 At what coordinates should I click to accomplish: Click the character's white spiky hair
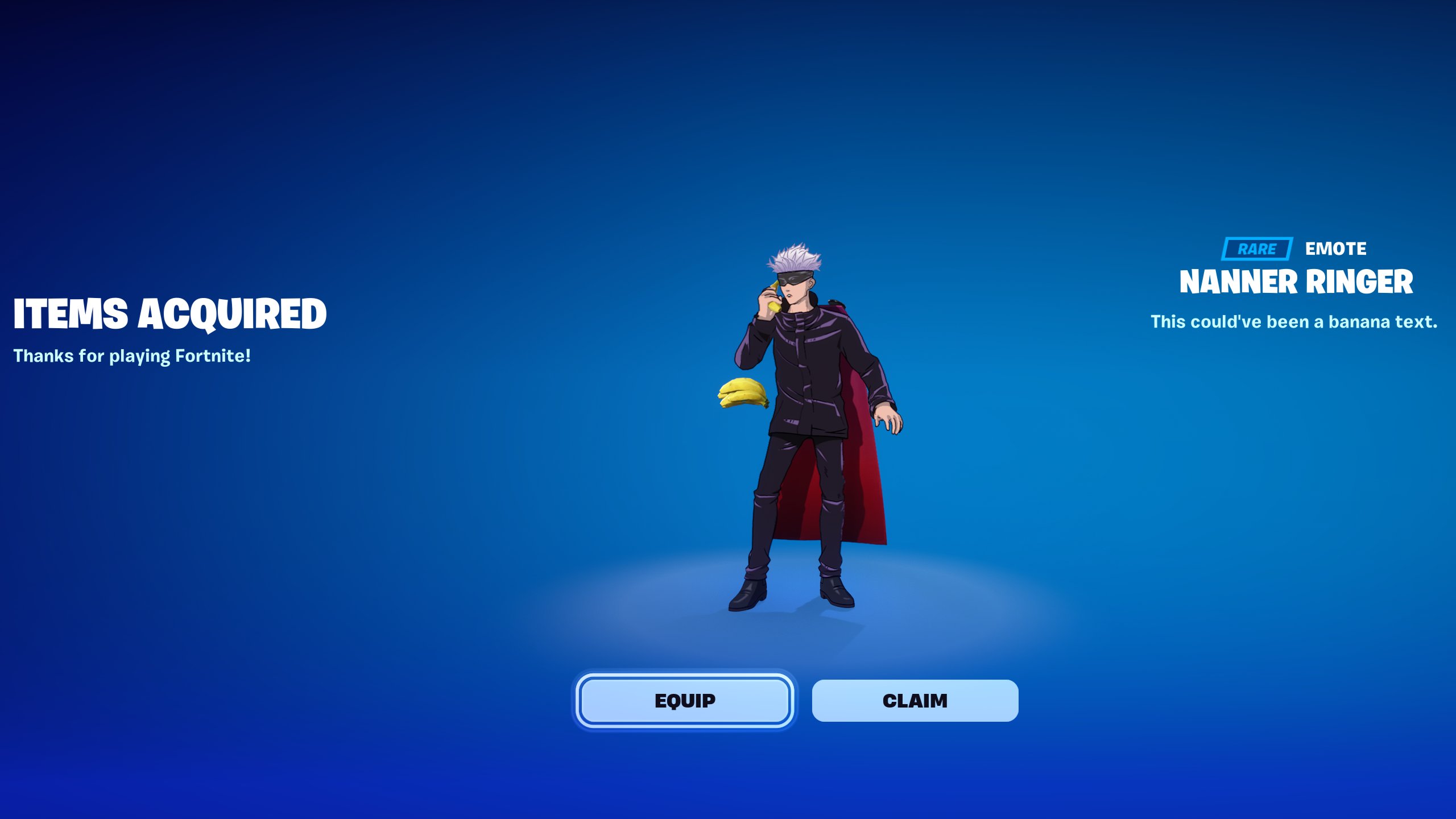pyautogui.click(x=795, y=257)
